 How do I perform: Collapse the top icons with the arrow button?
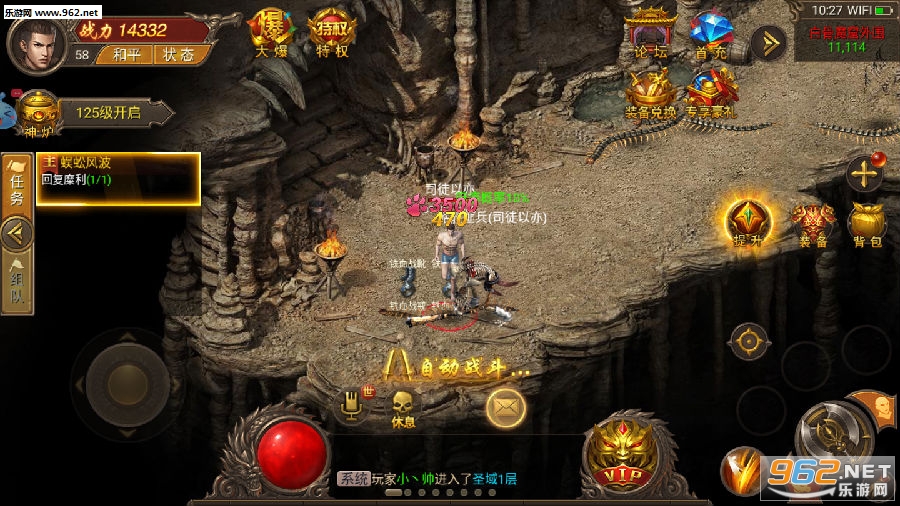coord(768,42)
